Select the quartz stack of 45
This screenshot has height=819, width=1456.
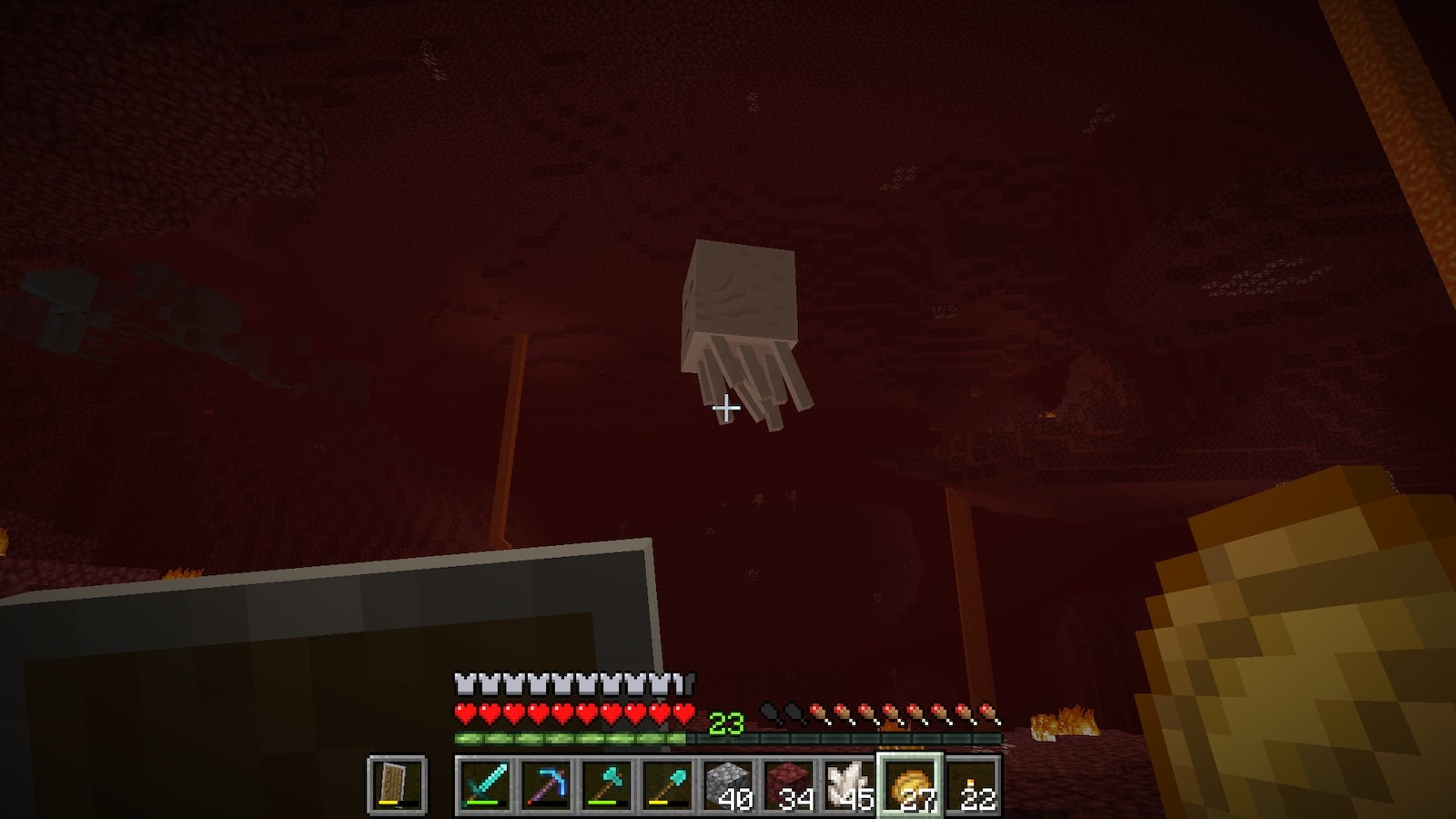(x=850, y=784)
